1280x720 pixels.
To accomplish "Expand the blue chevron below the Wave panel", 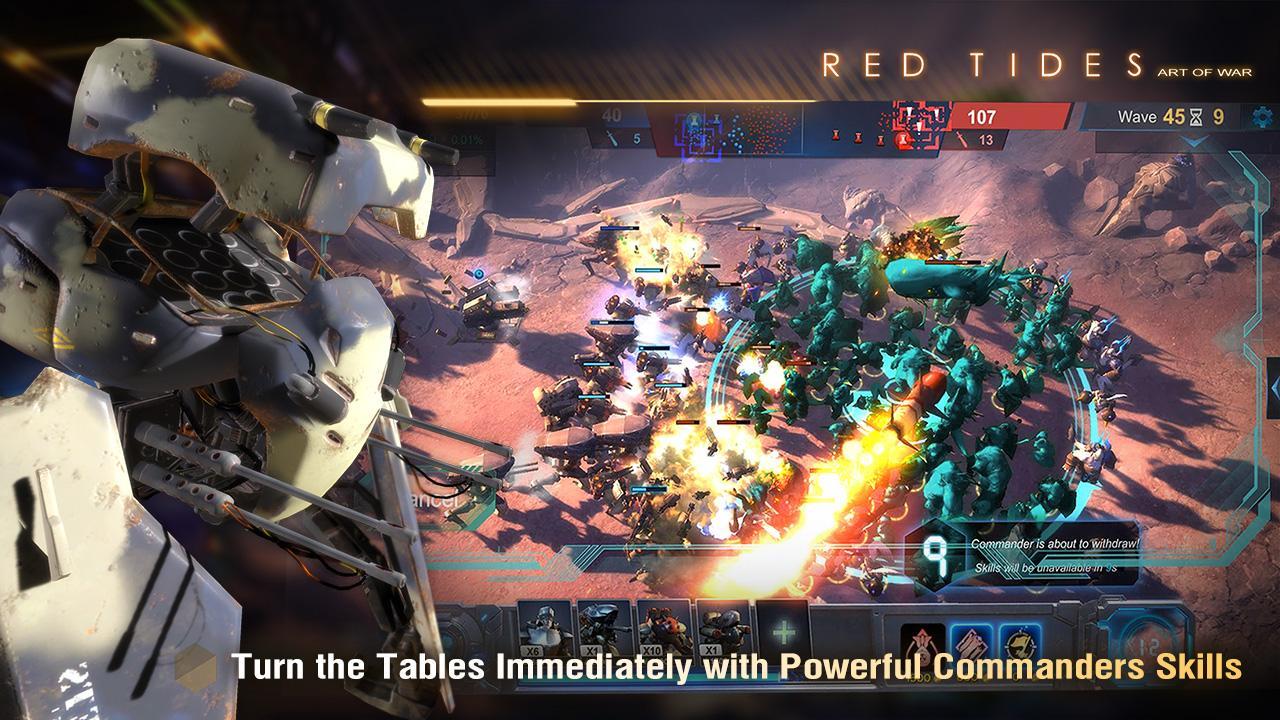I will click(1192, 141).
